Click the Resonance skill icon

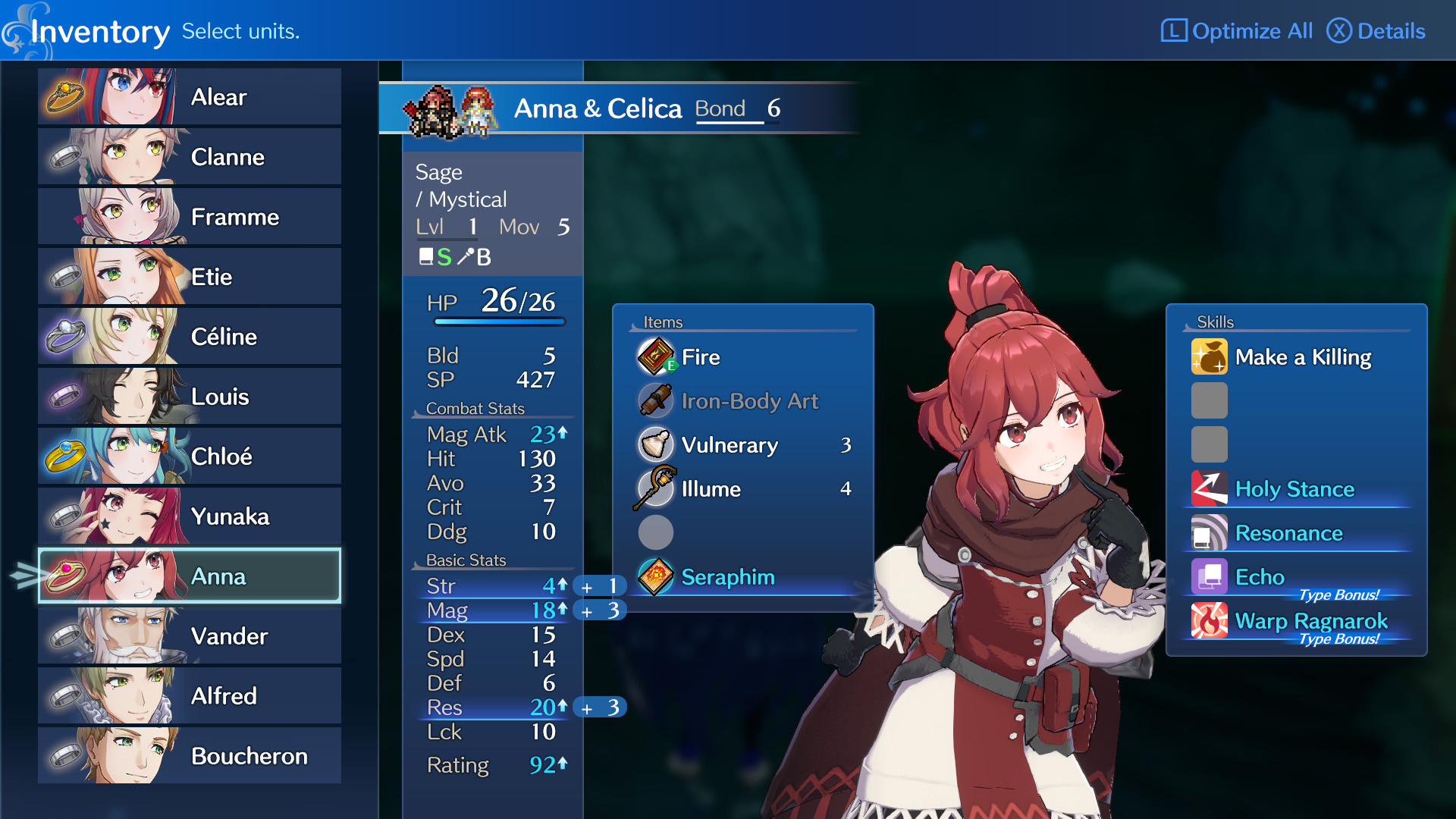click(1210, 533)
